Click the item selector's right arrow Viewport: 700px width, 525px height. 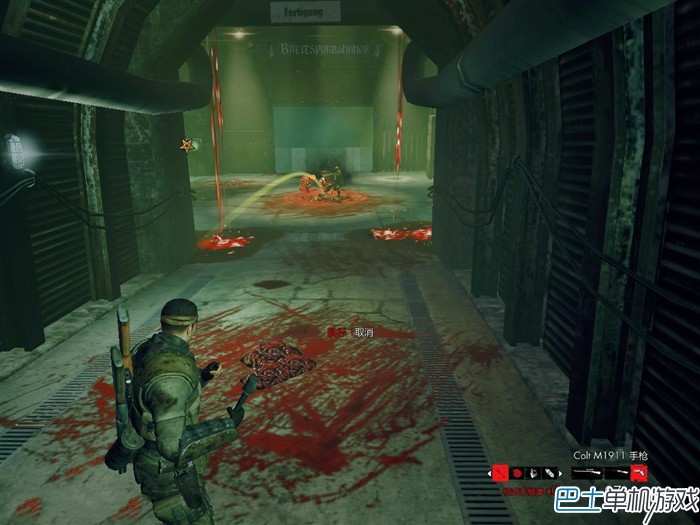point(561,474)
